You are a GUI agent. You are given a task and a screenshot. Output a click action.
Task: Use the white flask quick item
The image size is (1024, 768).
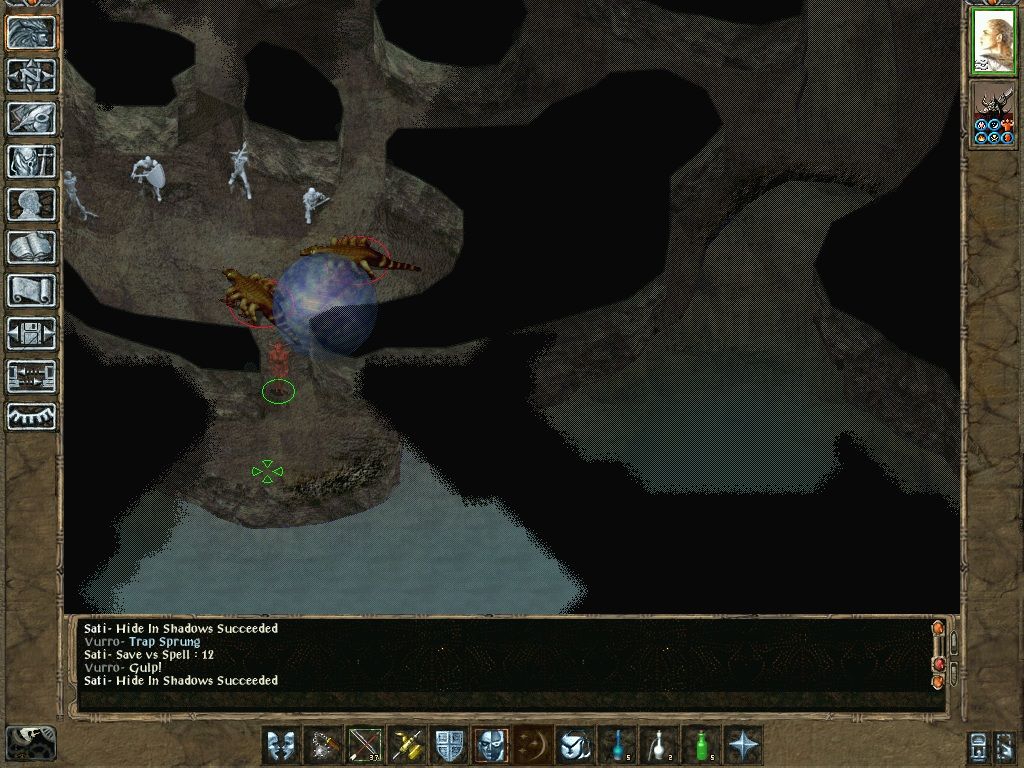[x=660, y=745]
